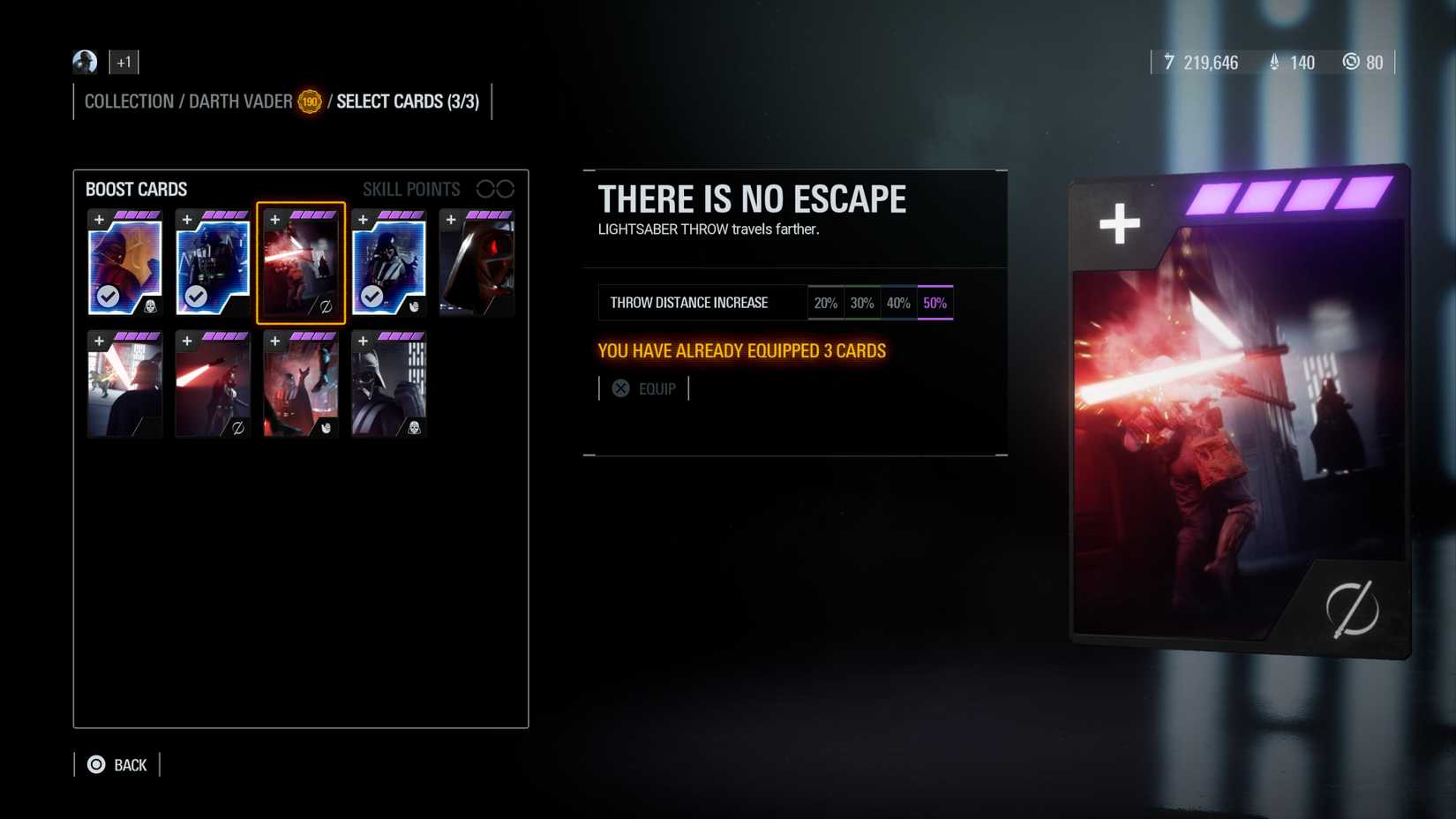
Task: Choose the 40% throw distance increase
Action: [898, 302]
